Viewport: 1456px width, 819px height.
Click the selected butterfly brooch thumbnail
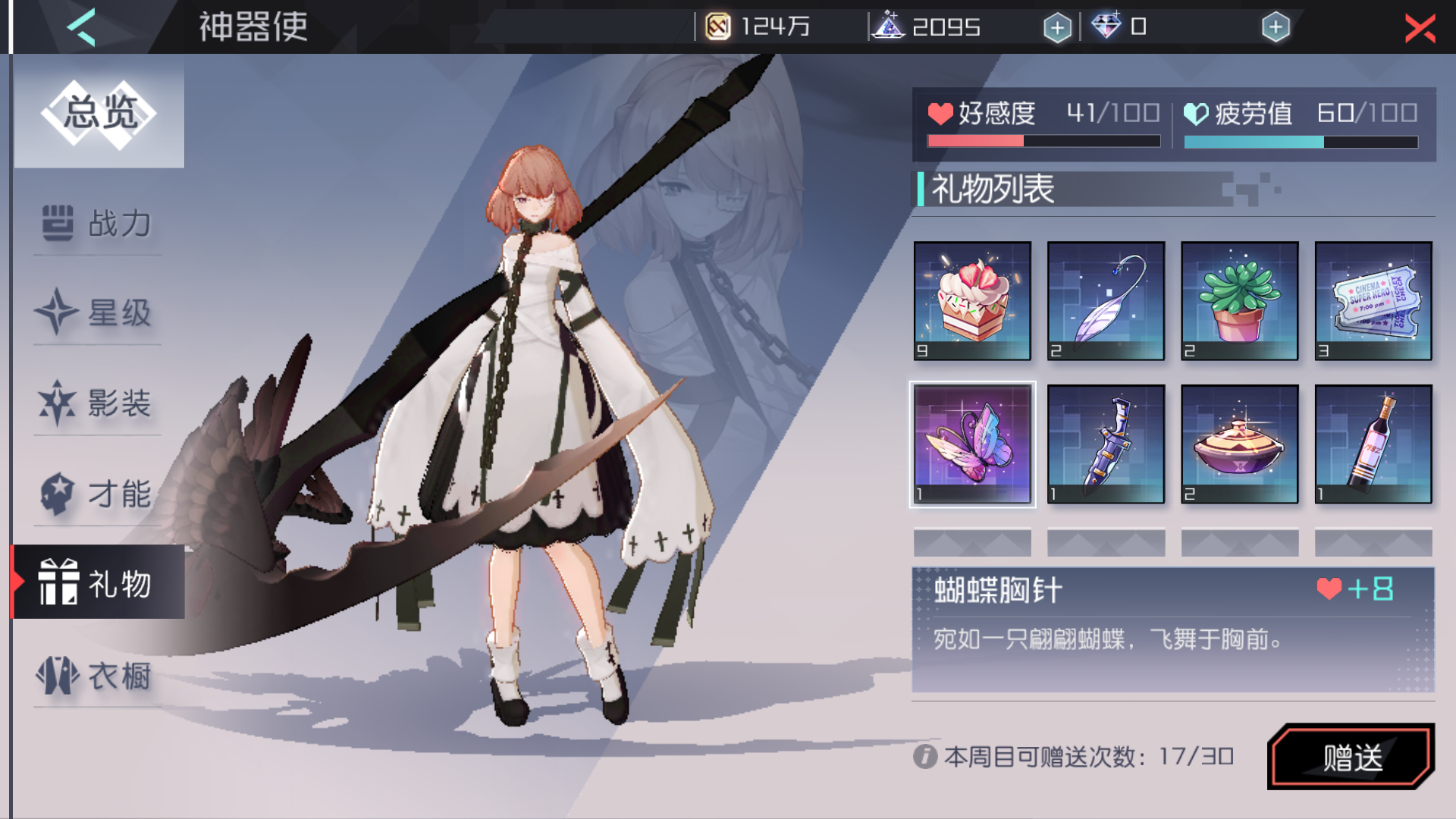point(973,444)
